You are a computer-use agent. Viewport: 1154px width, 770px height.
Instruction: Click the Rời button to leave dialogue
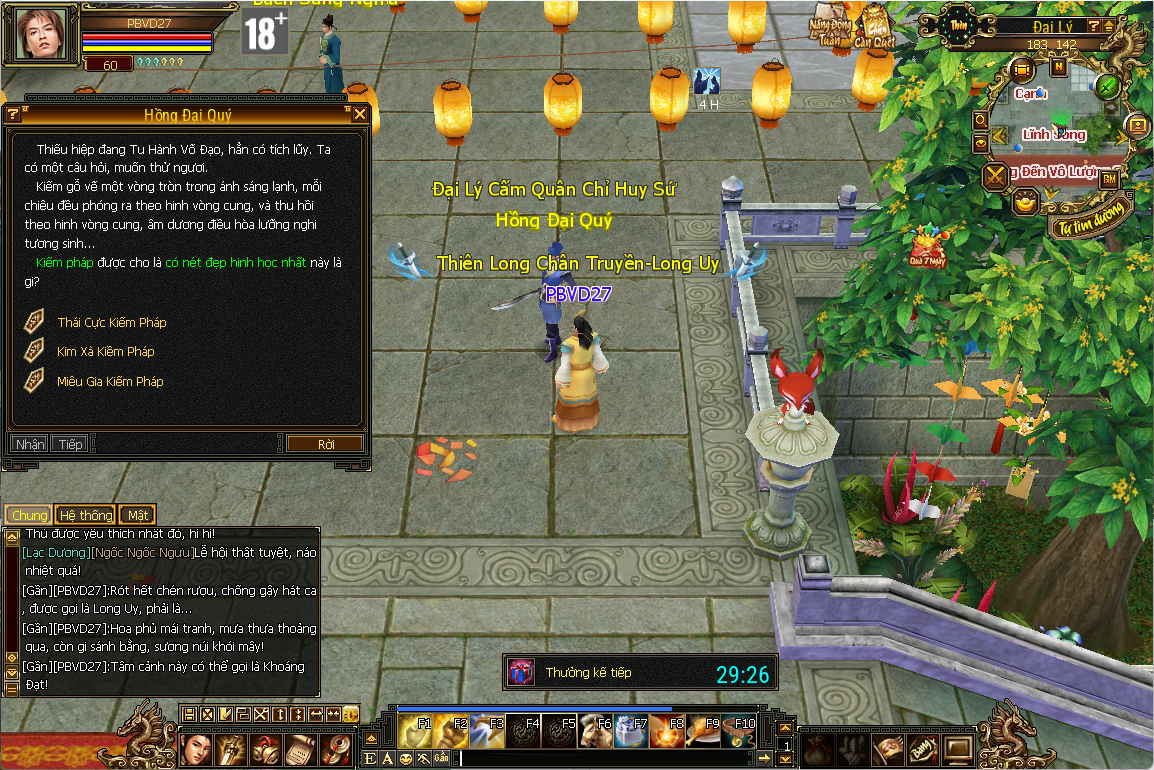point(325,444)
